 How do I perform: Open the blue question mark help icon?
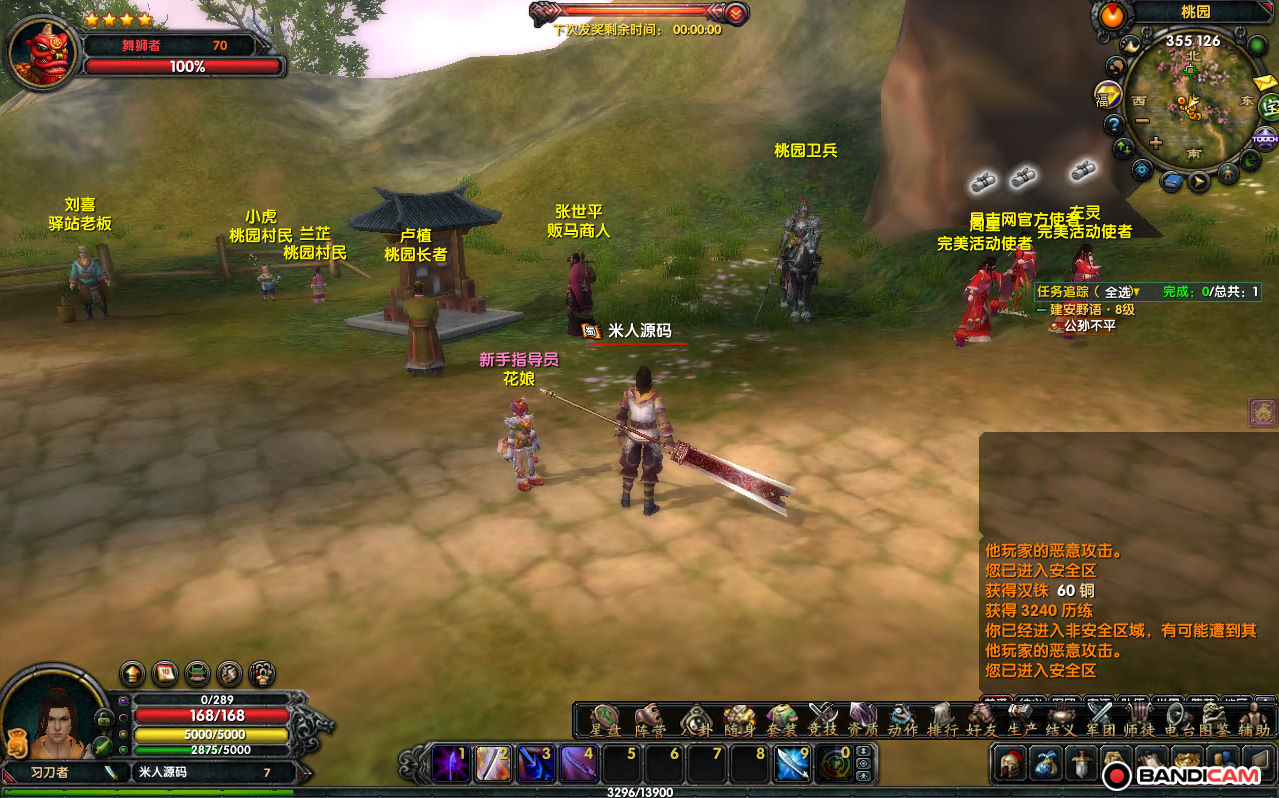[x=1114, y=125]
